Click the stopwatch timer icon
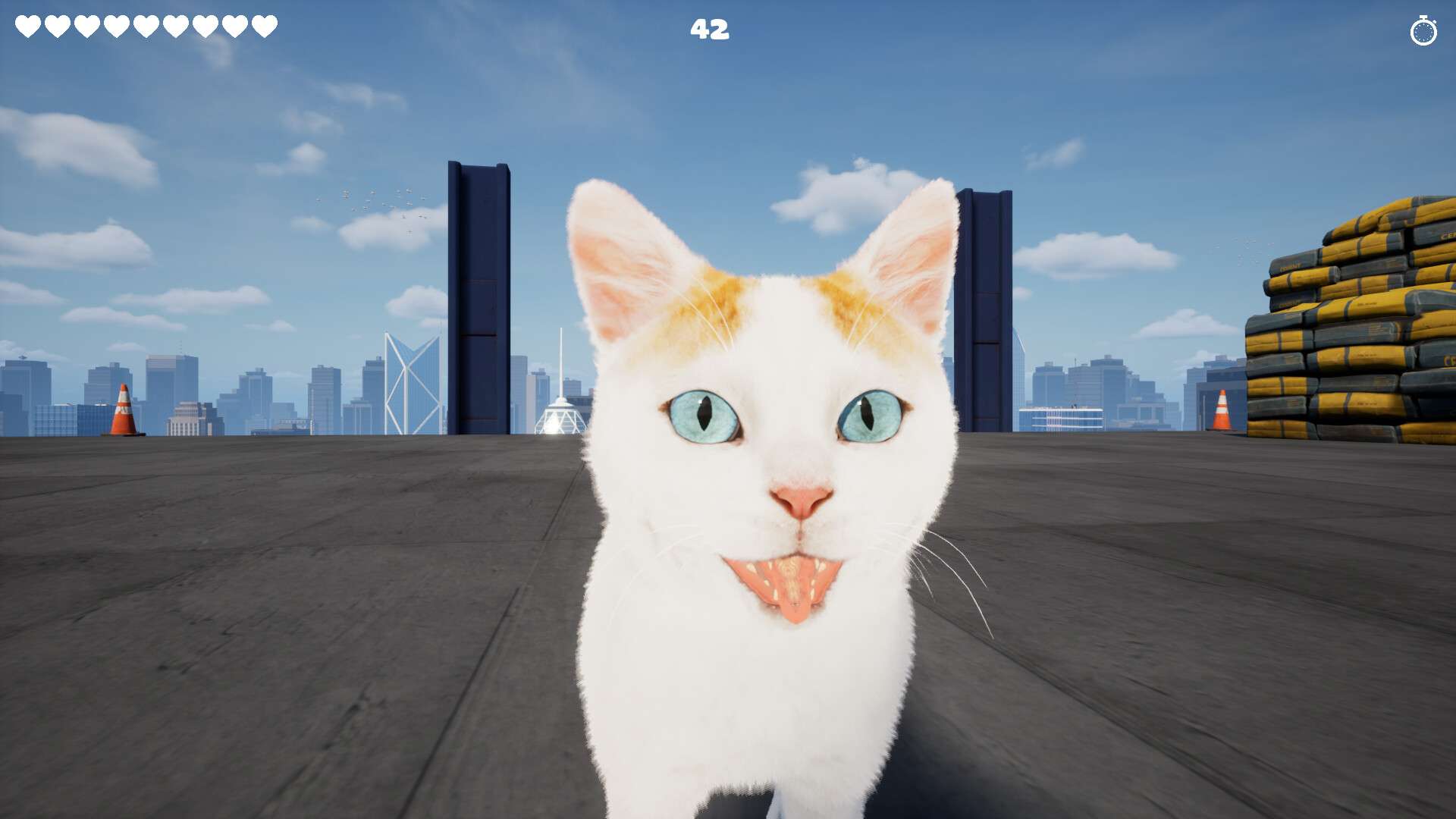Screen dimensions: 1456x819 tap(1423, 31)
